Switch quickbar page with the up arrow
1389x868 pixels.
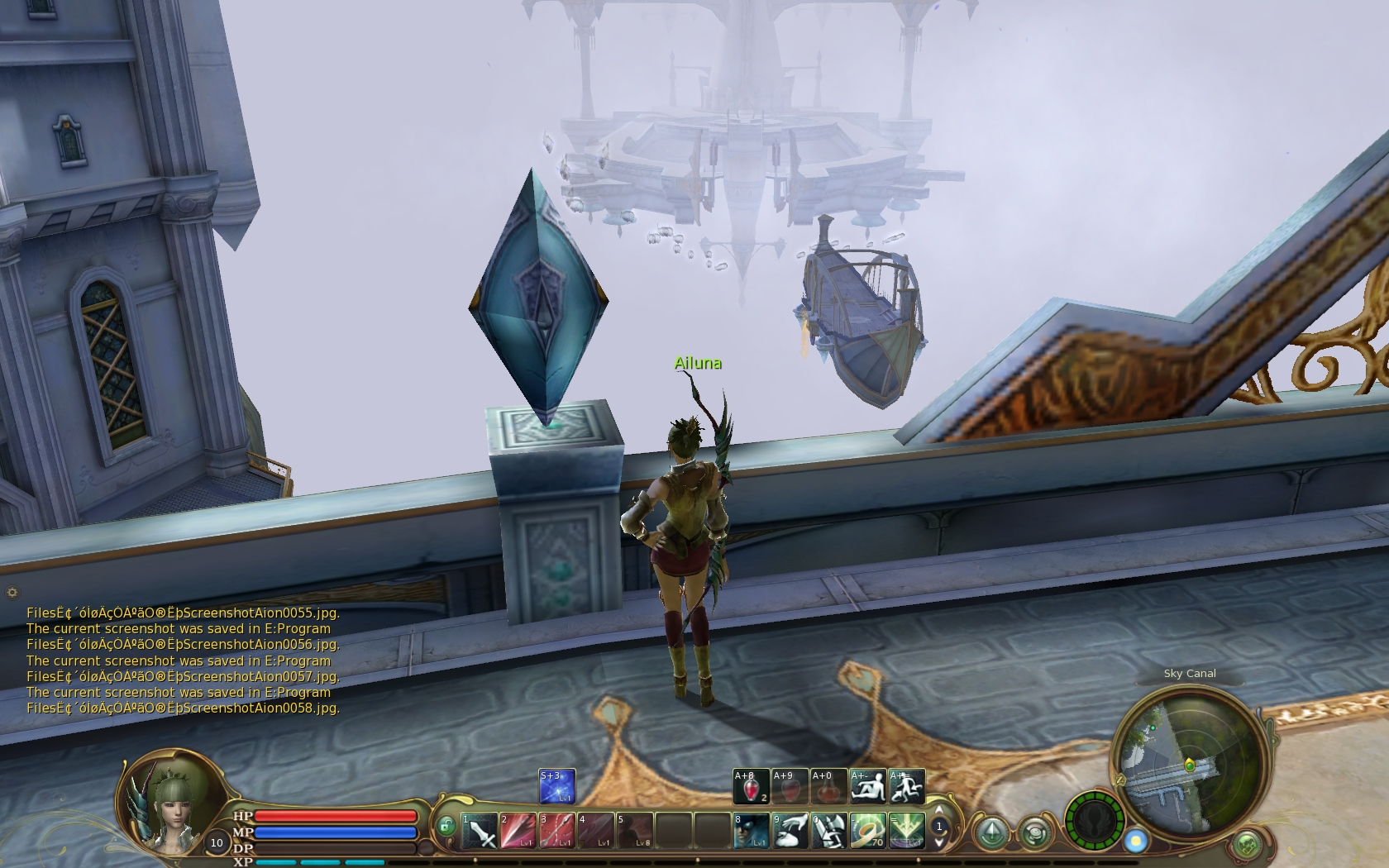[939, 811]
